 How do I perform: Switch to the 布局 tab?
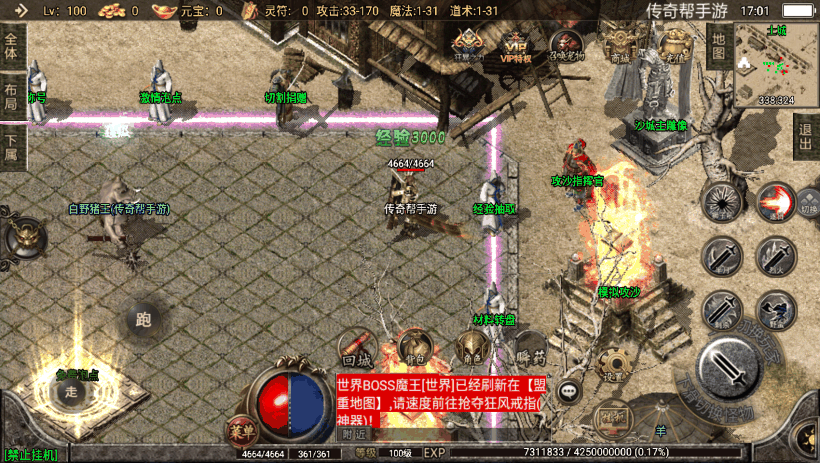coord(12,97)
